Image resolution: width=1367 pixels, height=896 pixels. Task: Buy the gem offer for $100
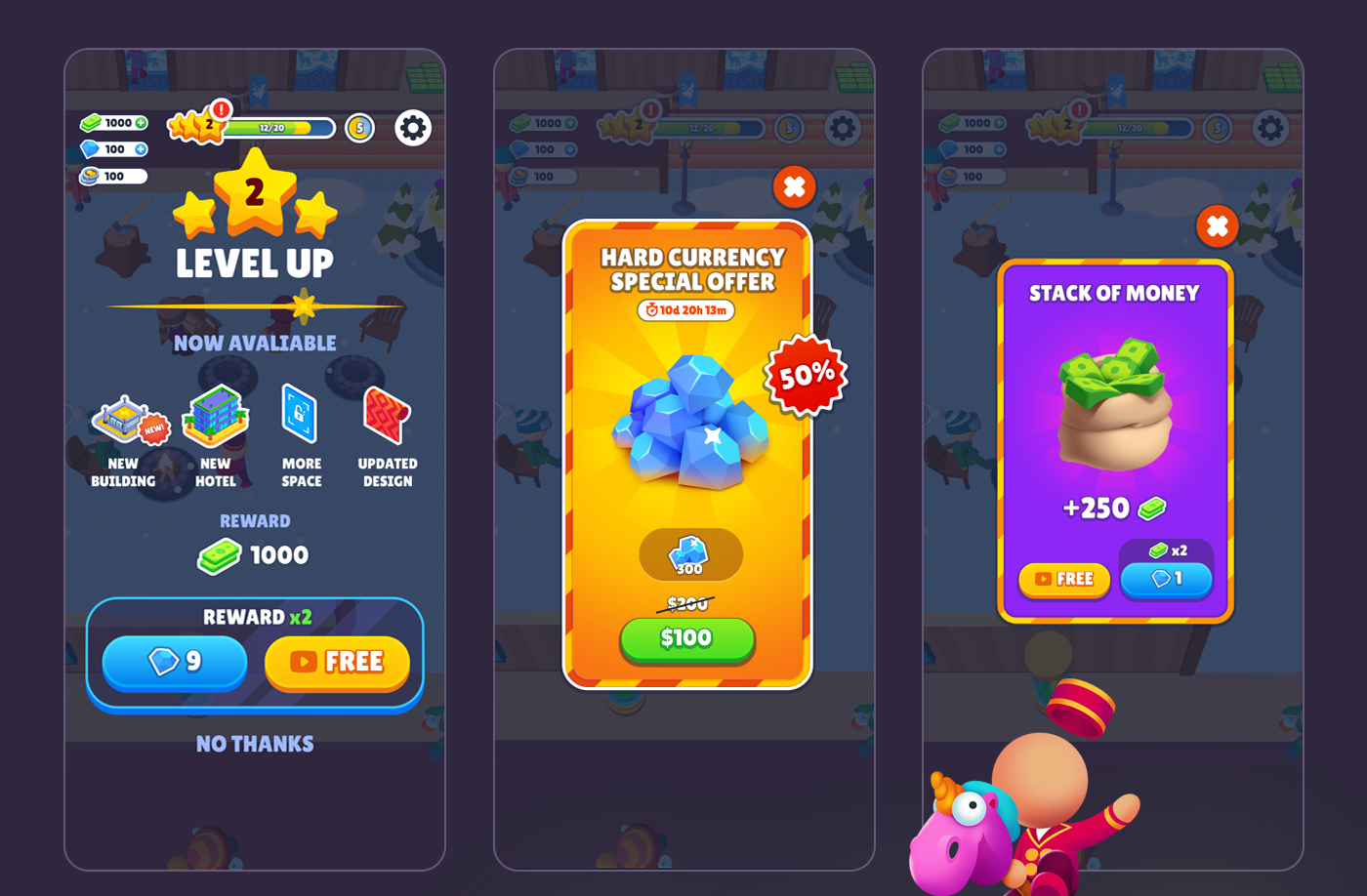tap(686, 640)
